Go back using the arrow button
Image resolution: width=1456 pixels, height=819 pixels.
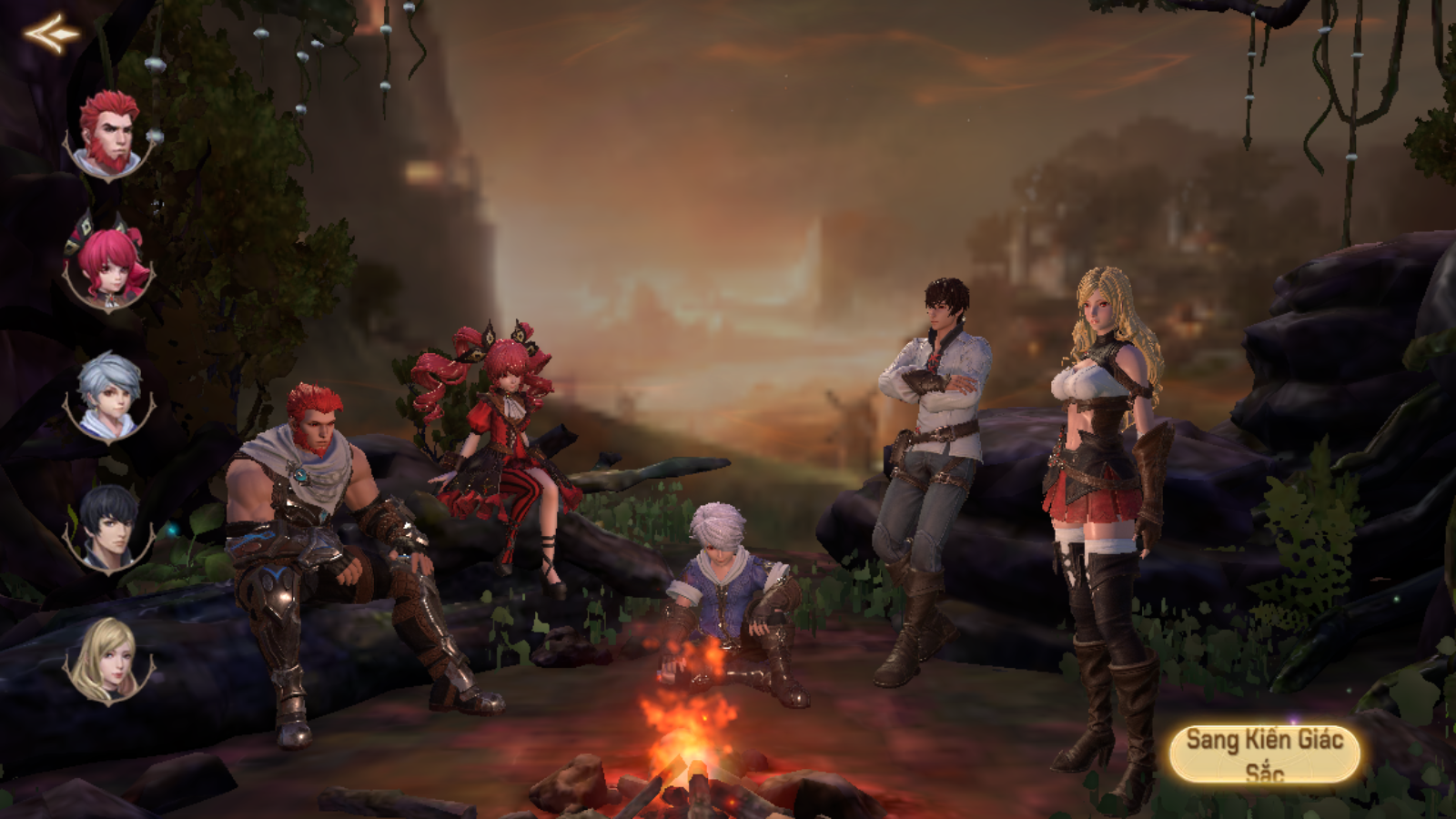[51, 34]
